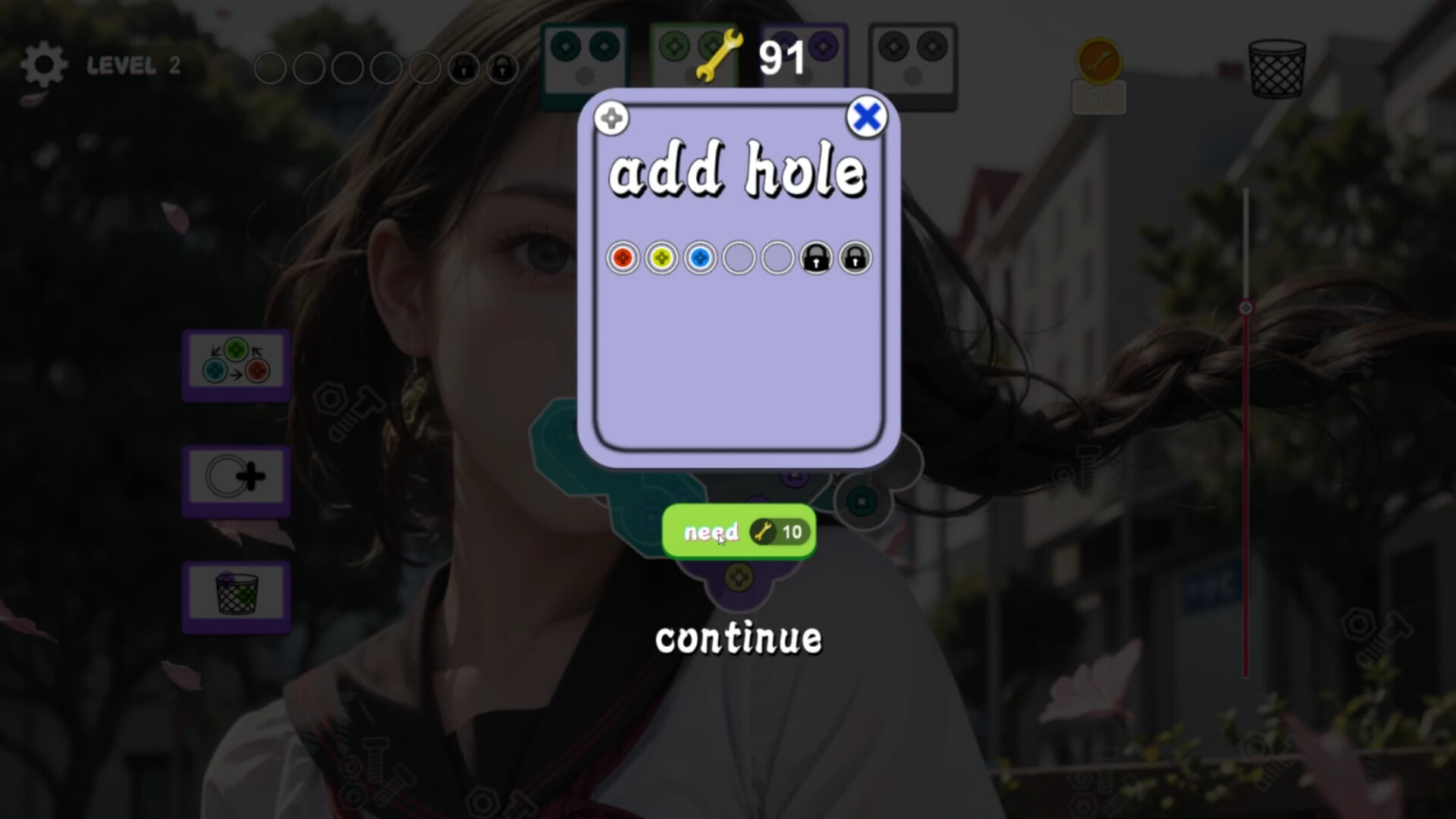Image resolution: width=1456 pixels, height=819 pixels.
Task: Click the screw icon on the add hole popup
Action: 611,118
